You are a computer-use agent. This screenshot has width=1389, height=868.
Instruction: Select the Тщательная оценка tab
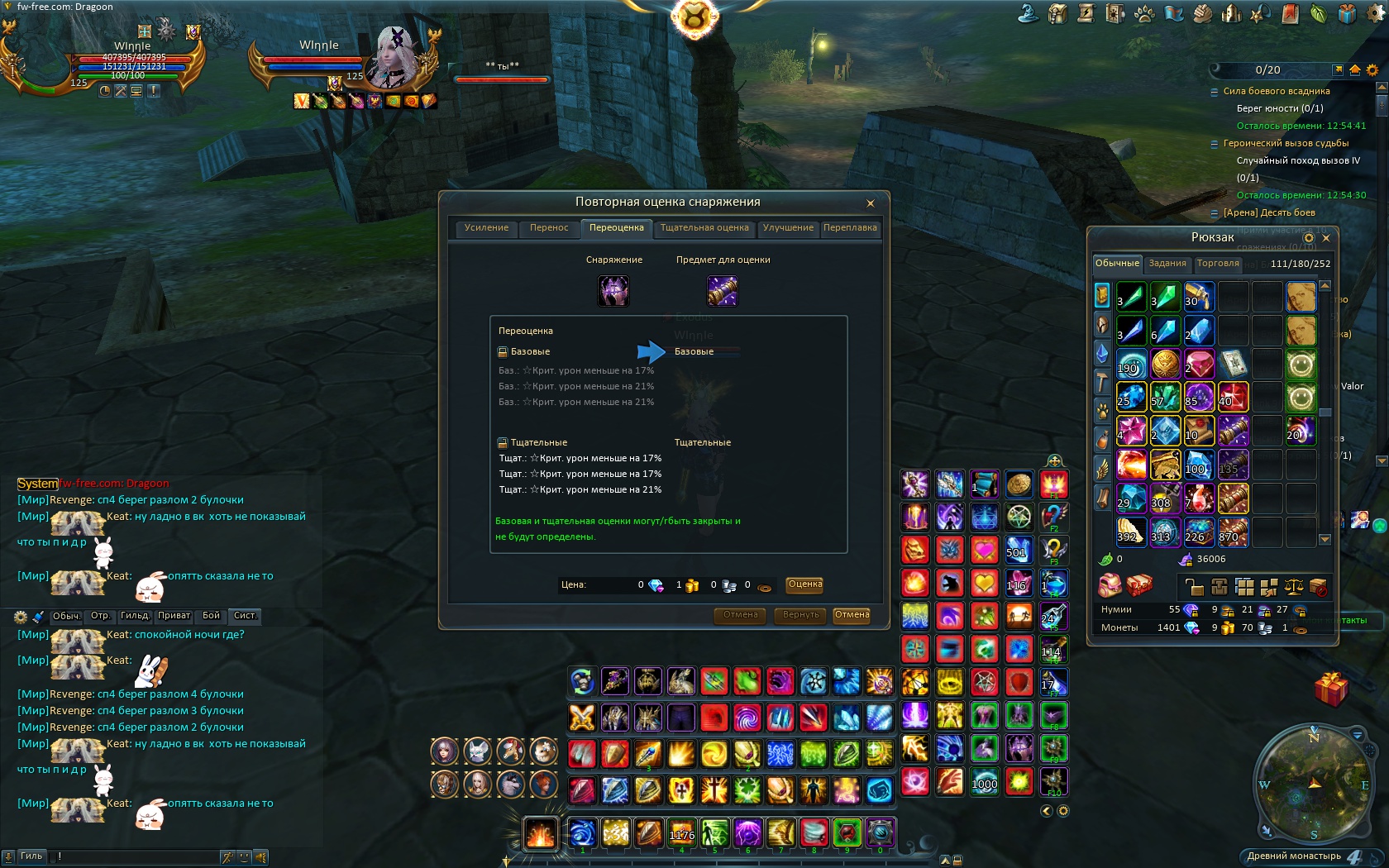tap(704, 228)
